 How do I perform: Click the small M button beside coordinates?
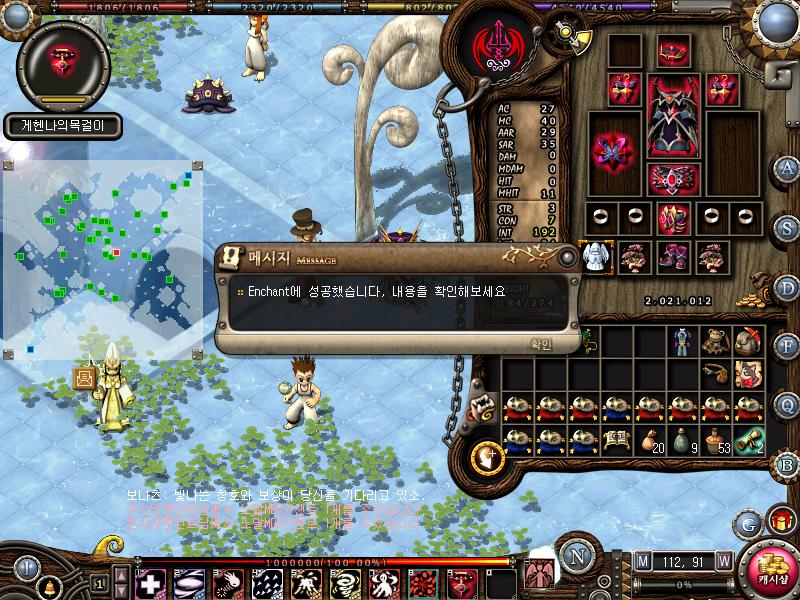[641, 561]
